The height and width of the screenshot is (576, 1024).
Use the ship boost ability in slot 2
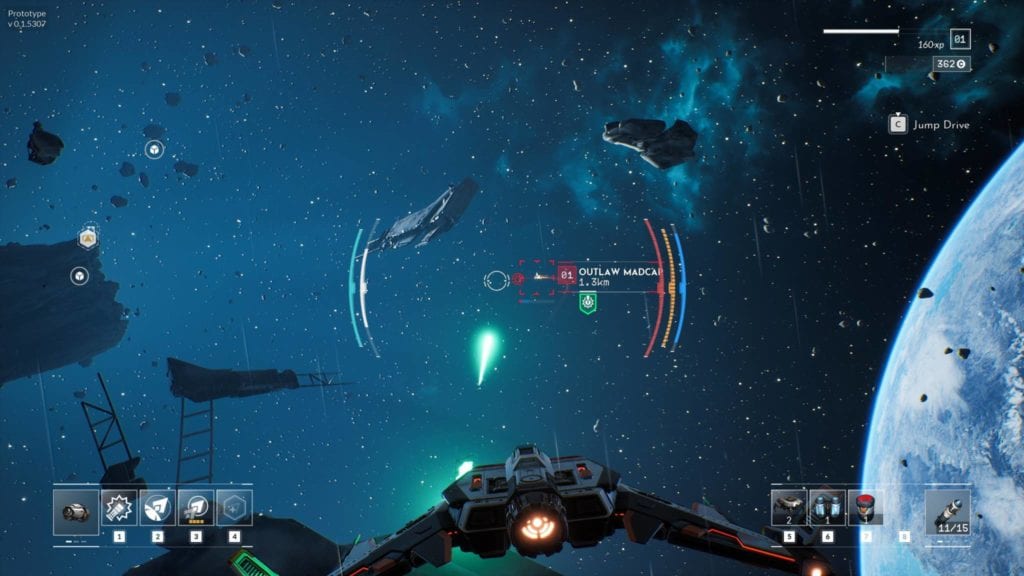(x=157, y=508)
